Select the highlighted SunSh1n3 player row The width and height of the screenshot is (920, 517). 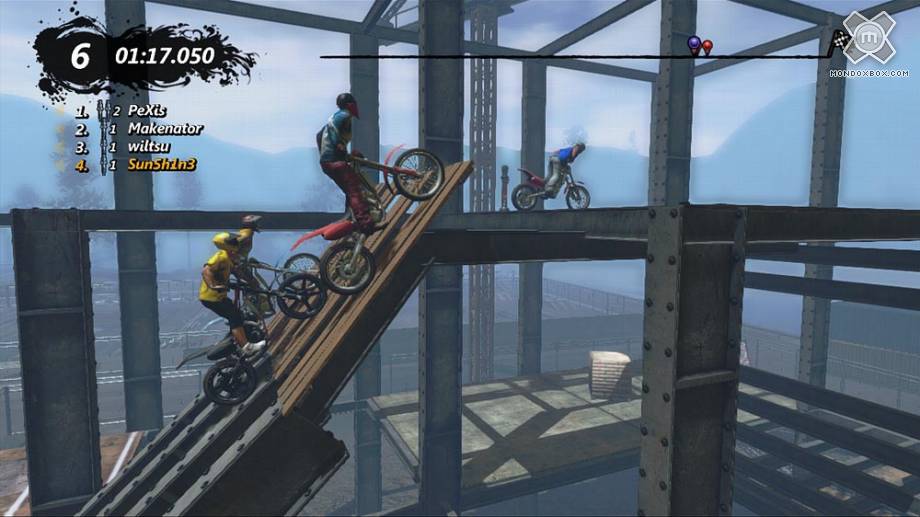162,165
